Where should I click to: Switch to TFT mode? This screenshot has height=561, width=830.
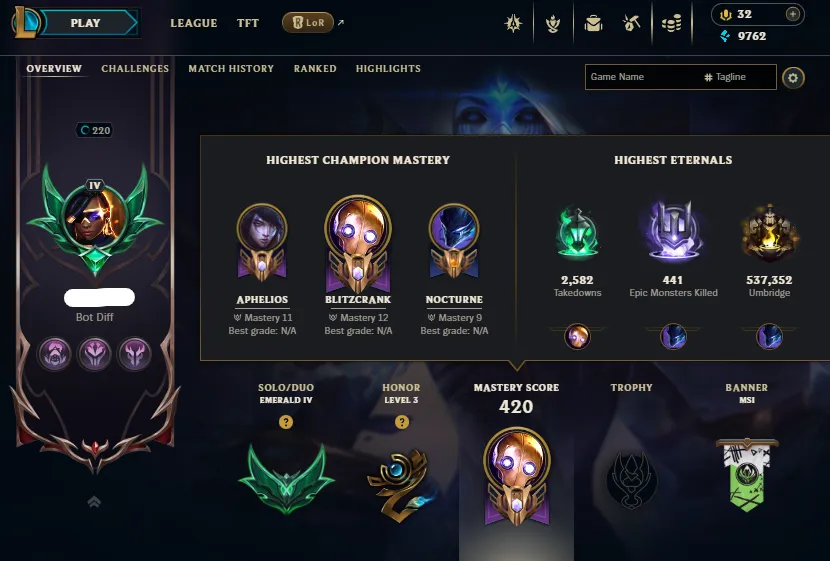pos(248,23)
